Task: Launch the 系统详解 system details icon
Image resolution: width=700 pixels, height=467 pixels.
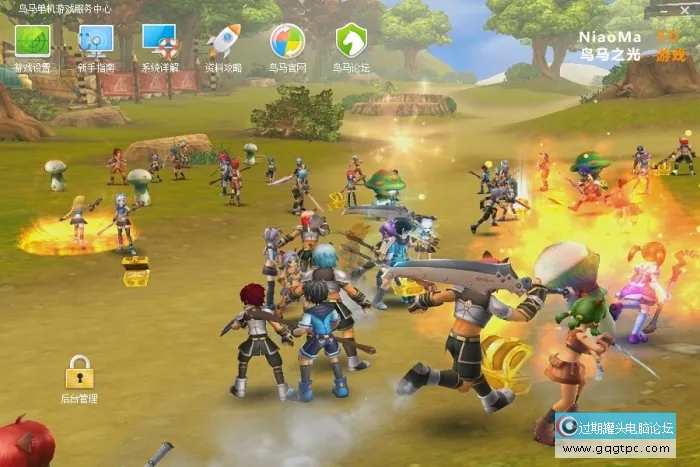Action: point(160,42)
